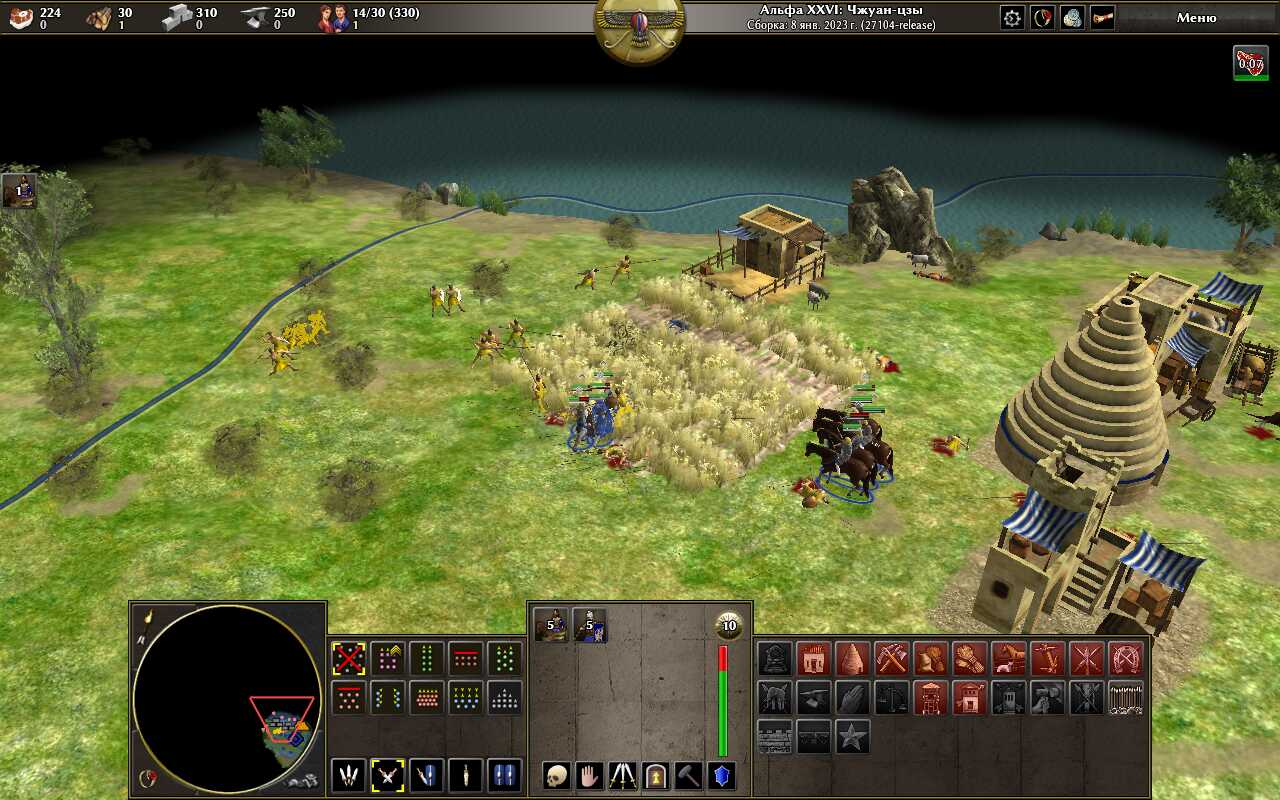Viewport: 1280px width, 800px height.
Task: Open the gear-shaped game speed button
Action: click(1012, 17)
